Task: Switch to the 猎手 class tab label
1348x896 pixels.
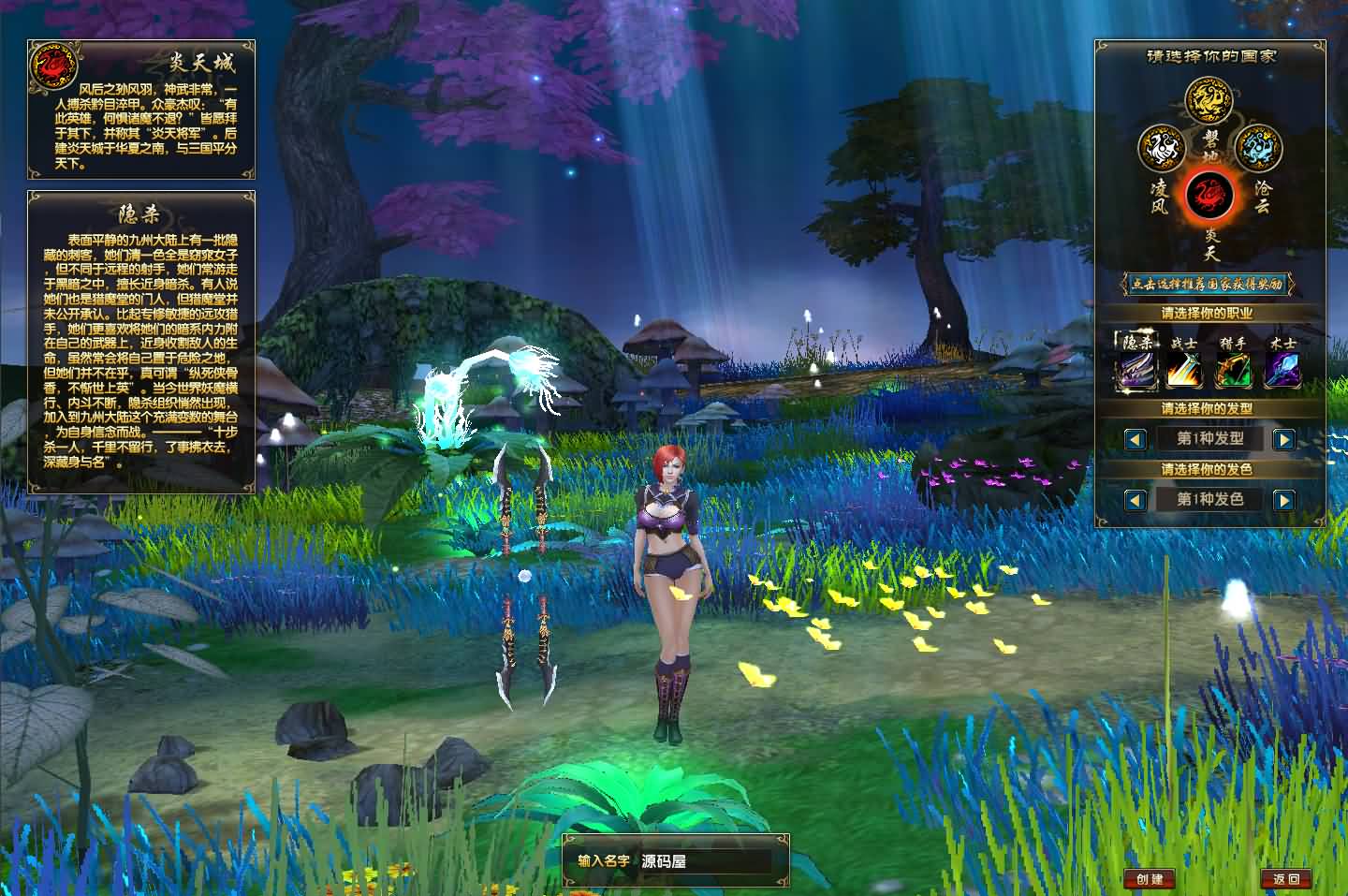Action: pos(1236,344)
